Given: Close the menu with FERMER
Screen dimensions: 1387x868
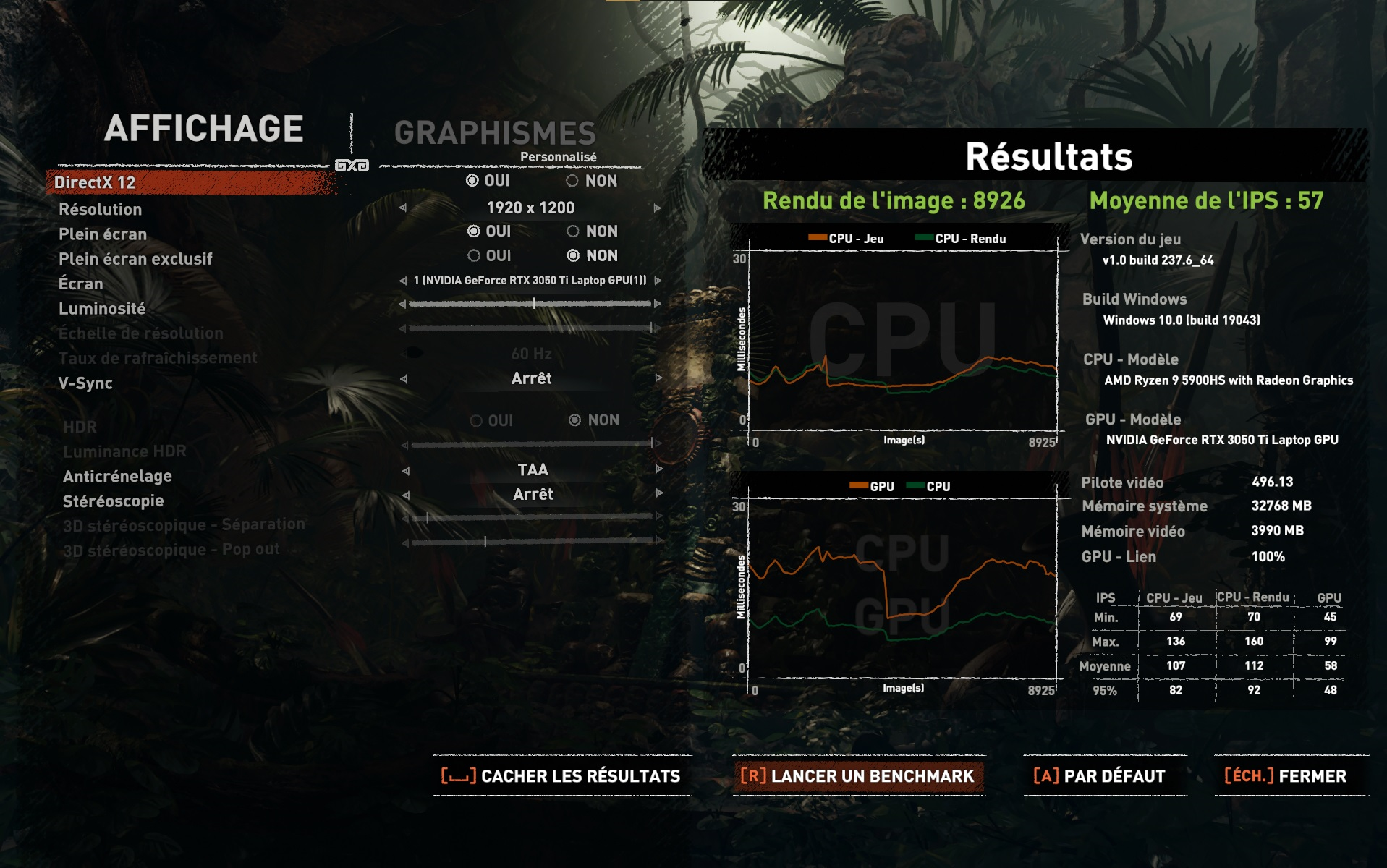Looking at the screenshot, I should (x=1286, y=776).
